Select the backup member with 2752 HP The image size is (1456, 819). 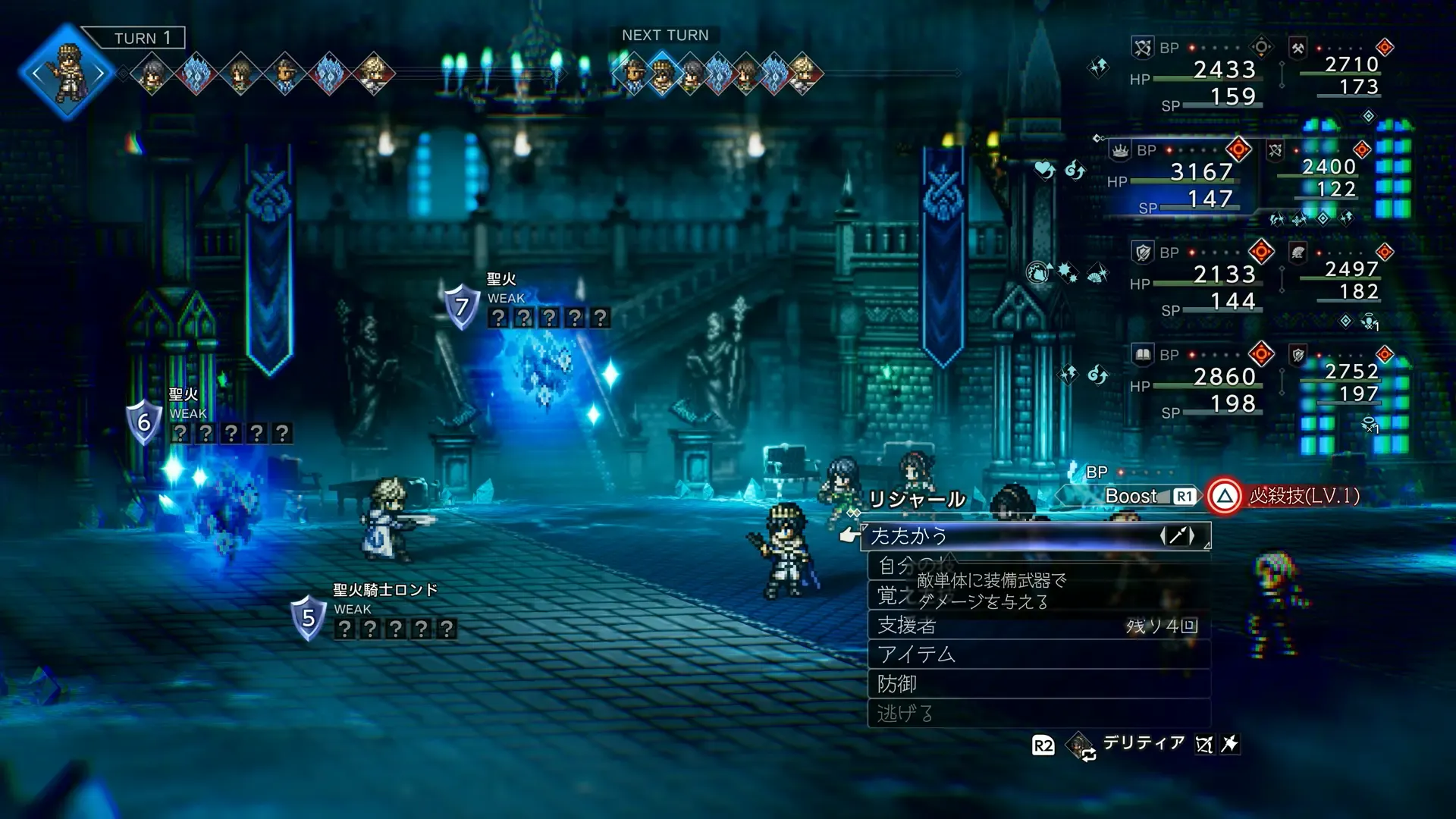pos(1350,372)
